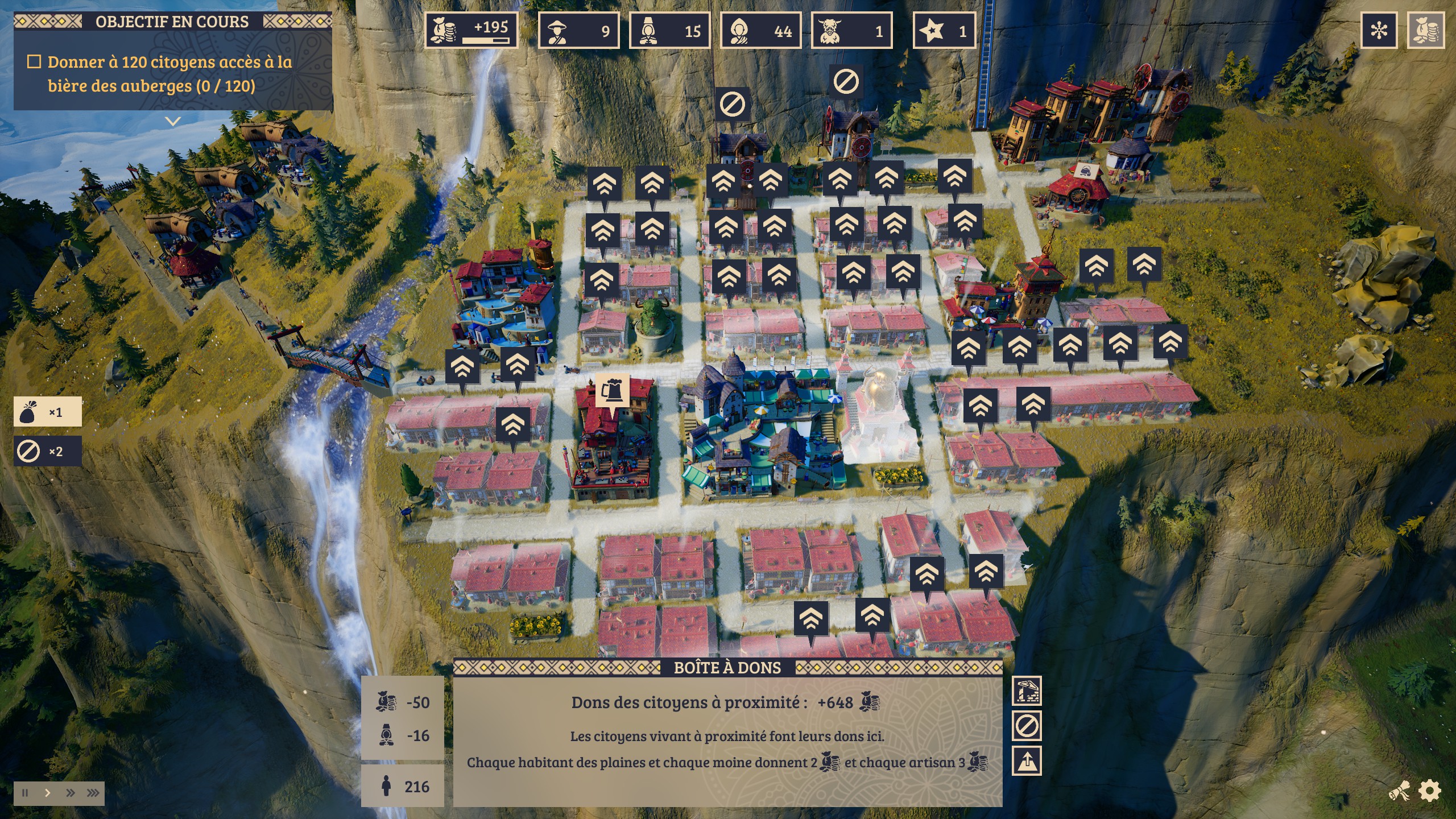This screenshot has width=1456, height=819.
Task: Select the yak resource counter
Action: (x=851, y=31)
